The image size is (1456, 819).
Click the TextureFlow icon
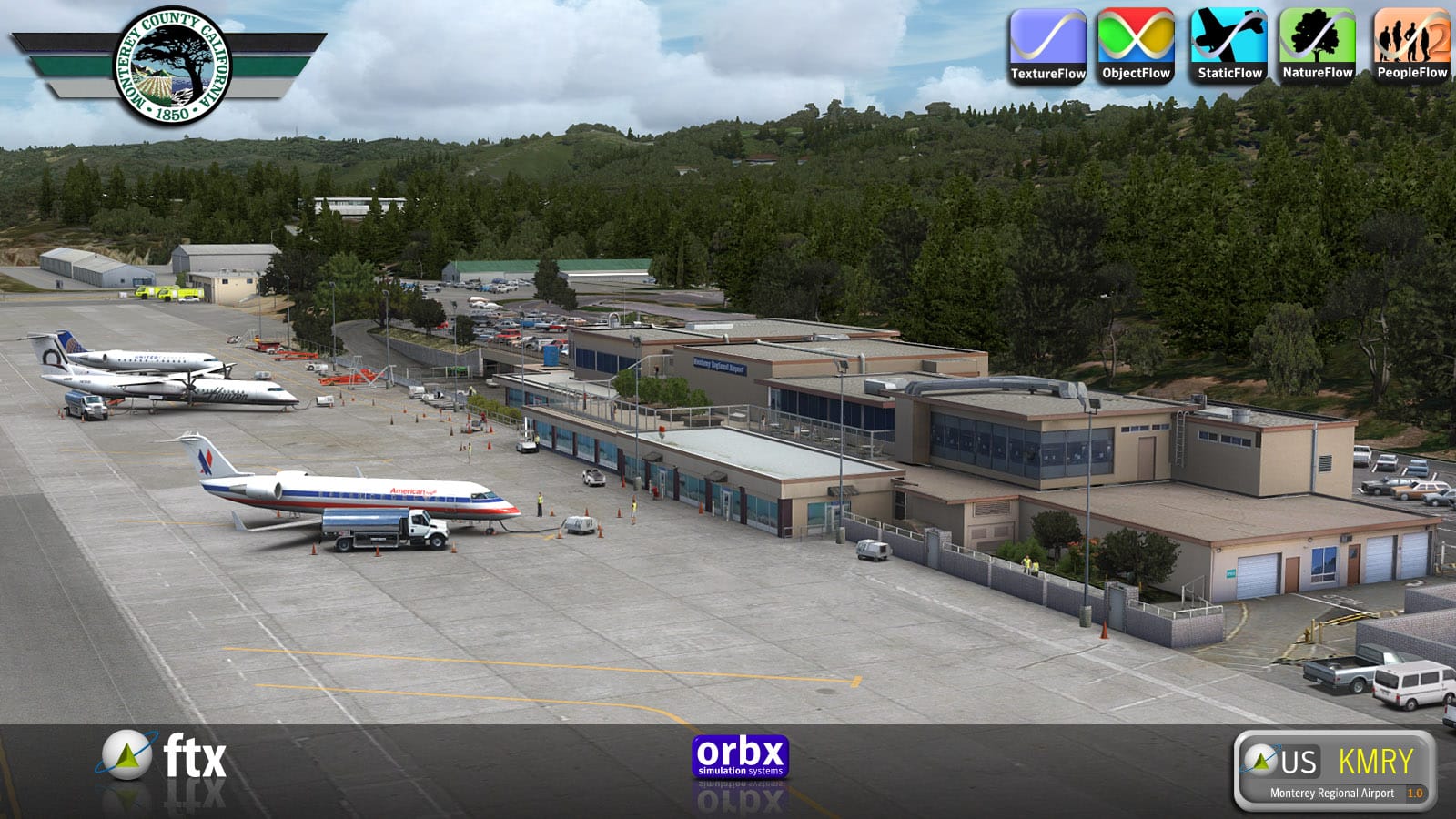[x=1047, y=46]
